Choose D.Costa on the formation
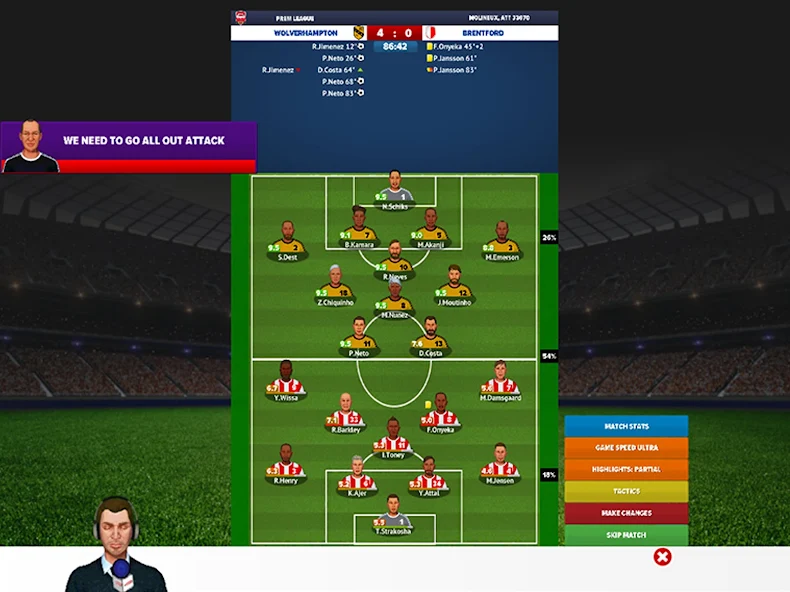The width and height of the screenshot is (790, 592). (430, 337)
